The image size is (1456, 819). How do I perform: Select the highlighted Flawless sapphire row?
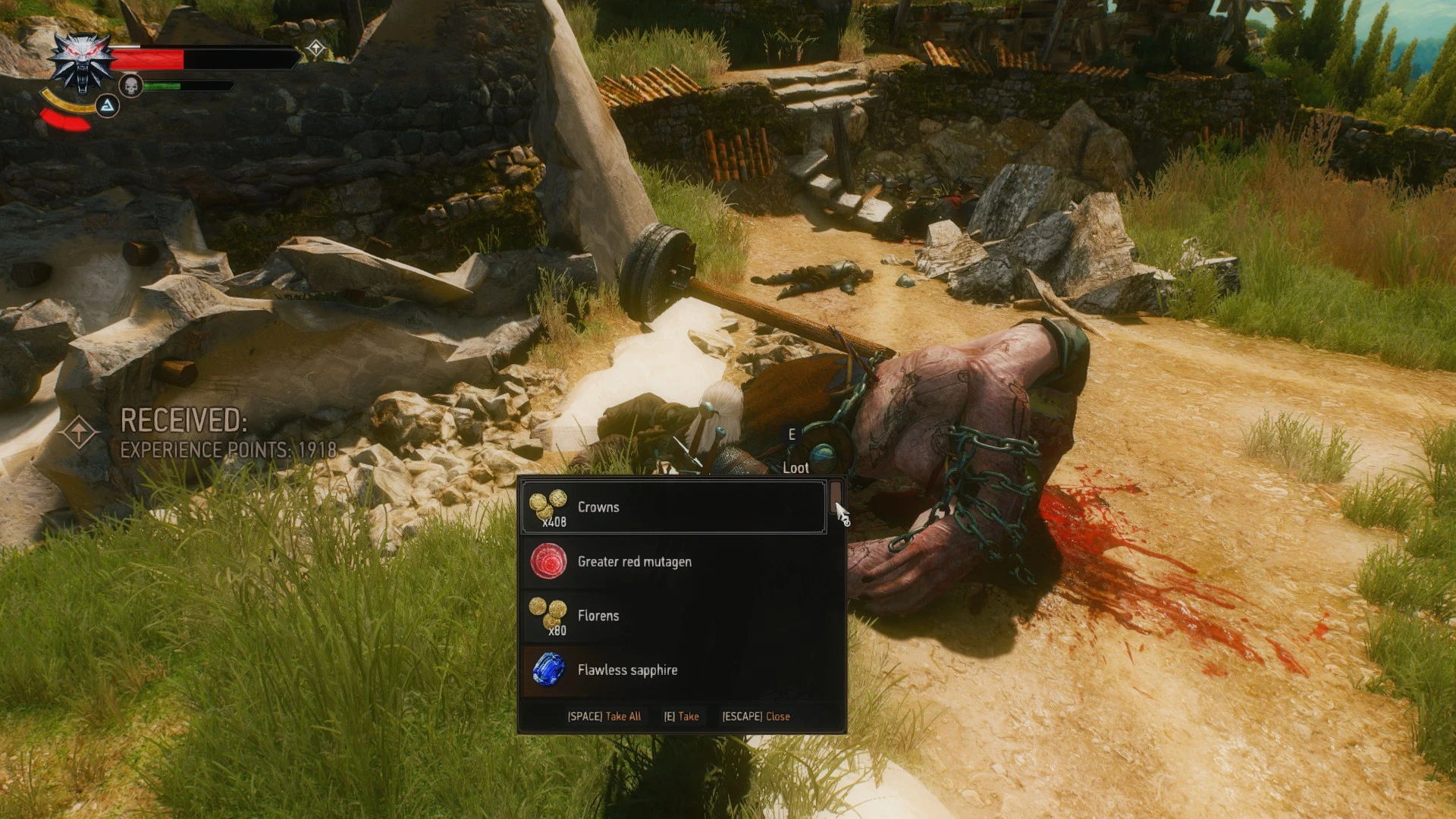pyautogui.click(x=675, y=670)
